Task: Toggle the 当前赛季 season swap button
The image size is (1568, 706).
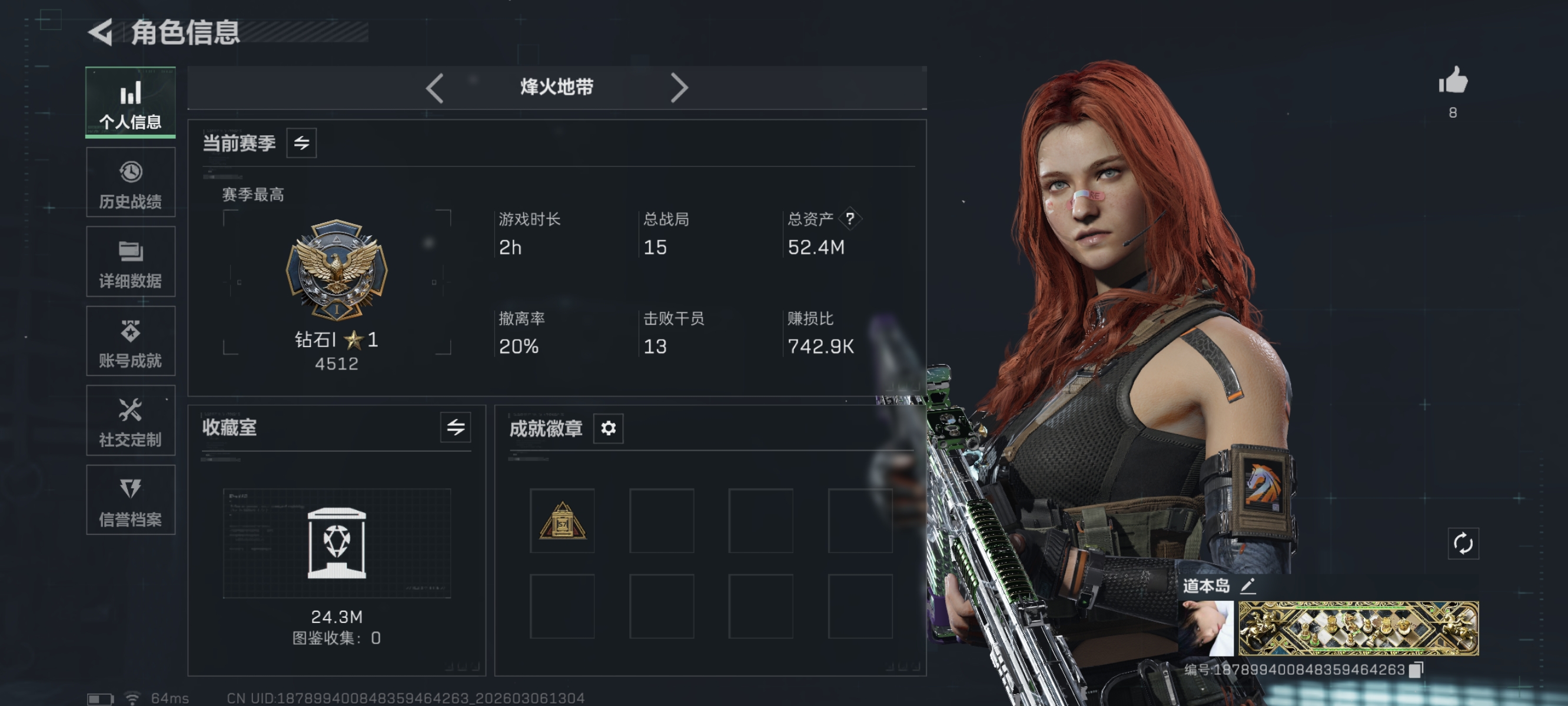Action: (301, 143)
